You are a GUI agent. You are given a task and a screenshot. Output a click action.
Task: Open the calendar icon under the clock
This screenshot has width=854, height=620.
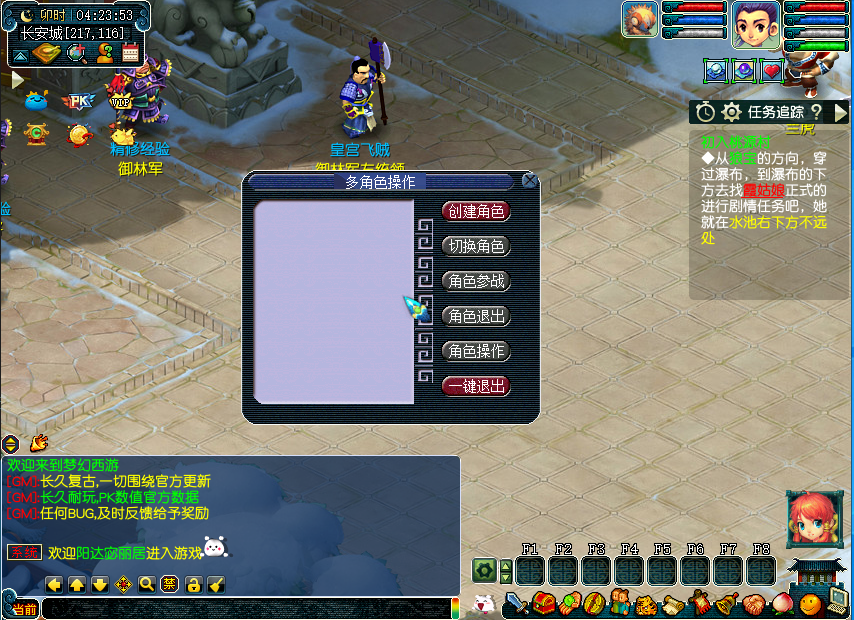(x=130, y=53)
